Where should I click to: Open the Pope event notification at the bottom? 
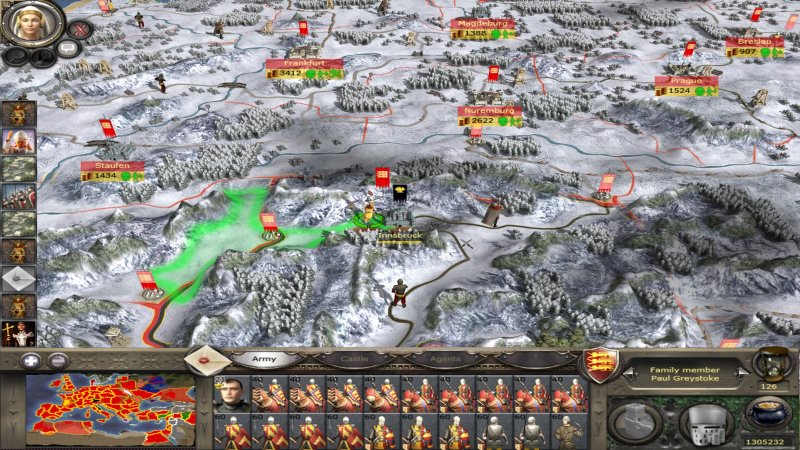click(19, 333)
